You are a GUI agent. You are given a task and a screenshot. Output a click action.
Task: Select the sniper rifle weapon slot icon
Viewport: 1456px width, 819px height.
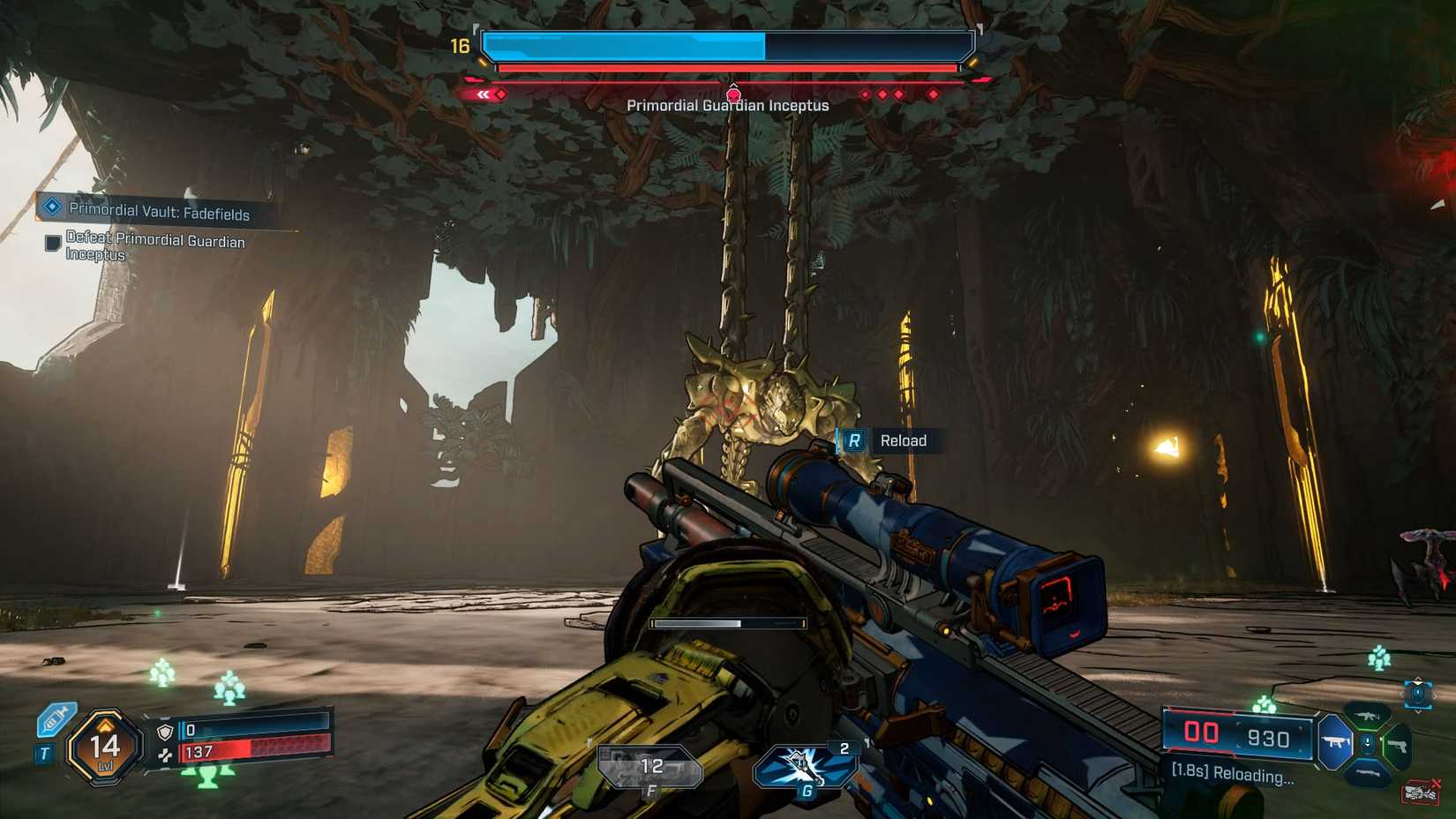pyautogui.click(x=1369, y=772)
